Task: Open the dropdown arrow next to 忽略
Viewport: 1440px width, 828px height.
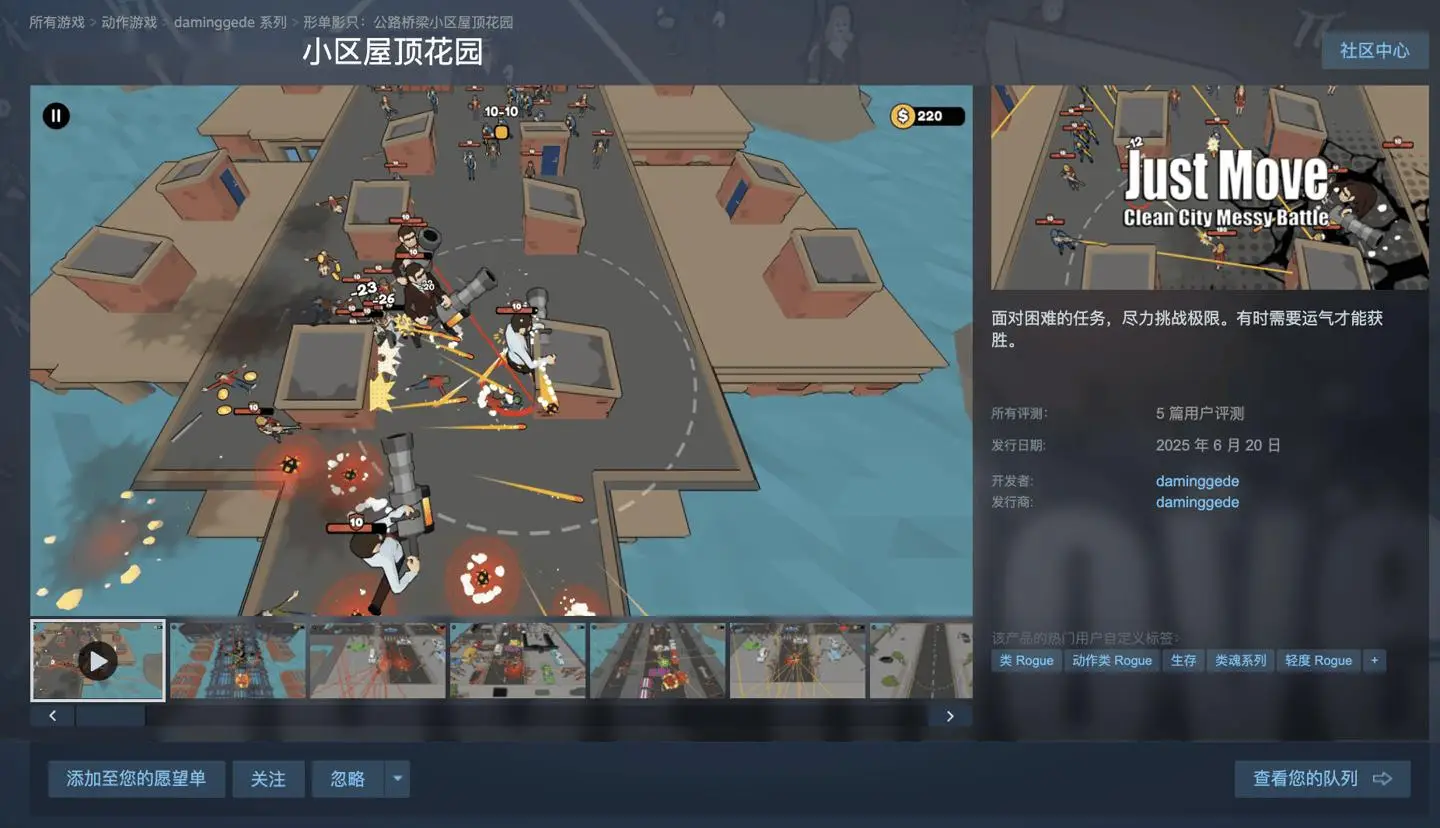Action: point(397,779)
